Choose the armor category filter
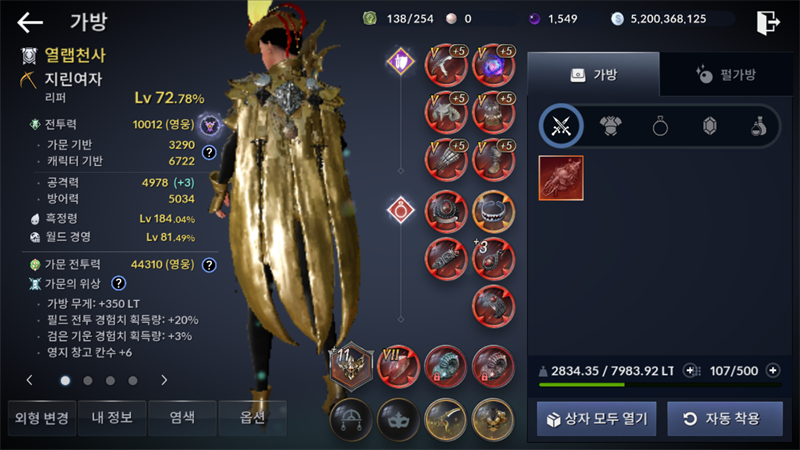 click(x=611, y=125)
